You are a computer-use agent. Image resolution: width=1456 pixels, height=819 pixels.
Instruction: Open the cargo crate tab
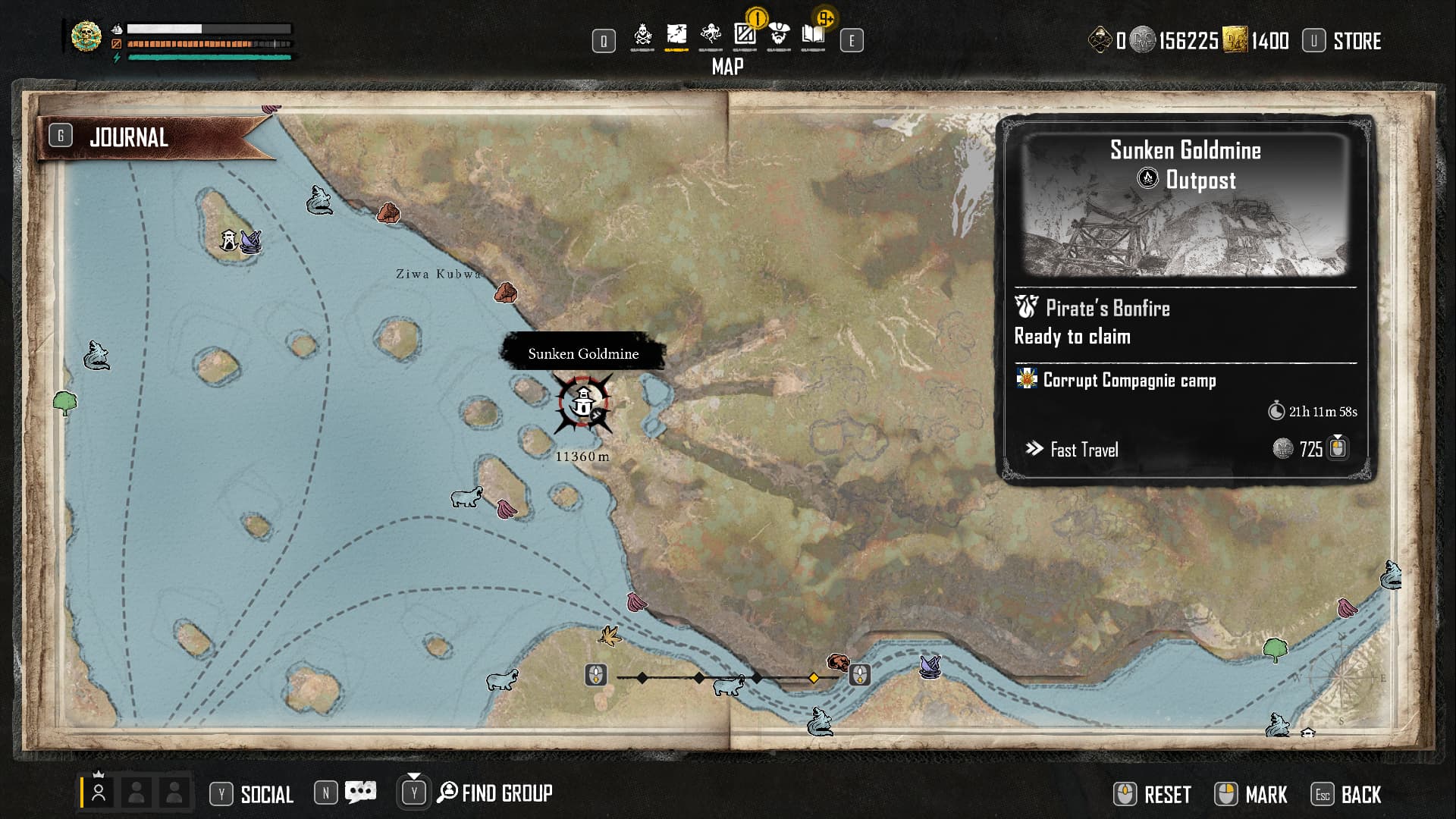coord(745,36)
